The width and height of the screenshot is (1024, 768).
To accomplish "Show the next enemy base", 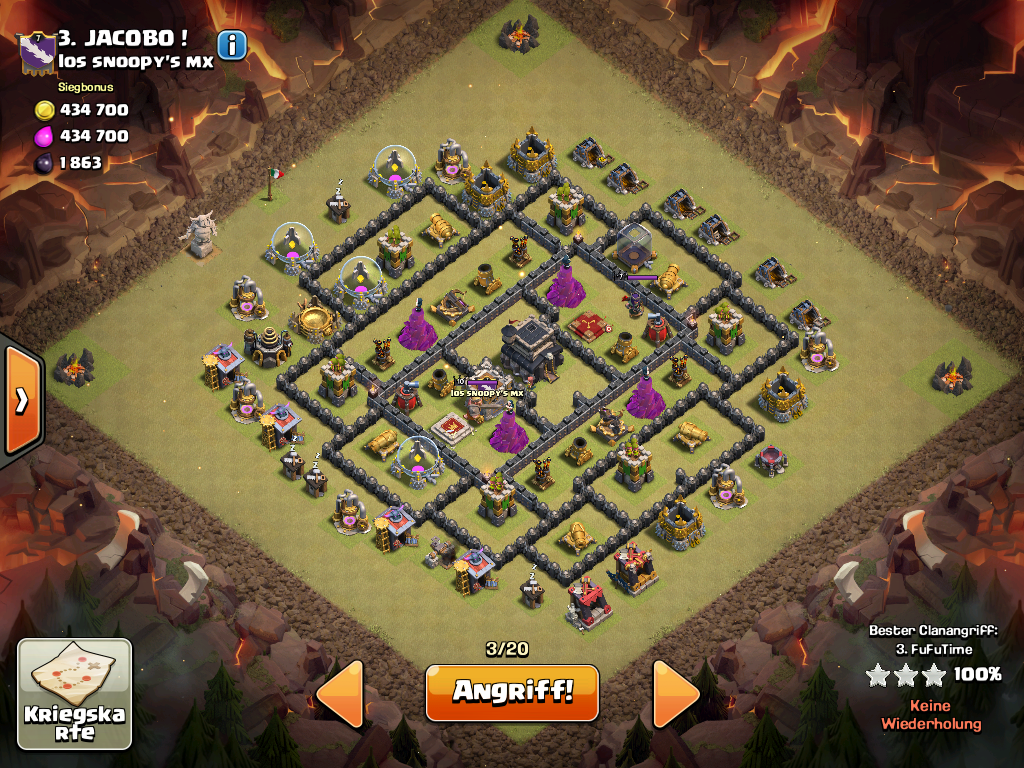I will point(676,693).
